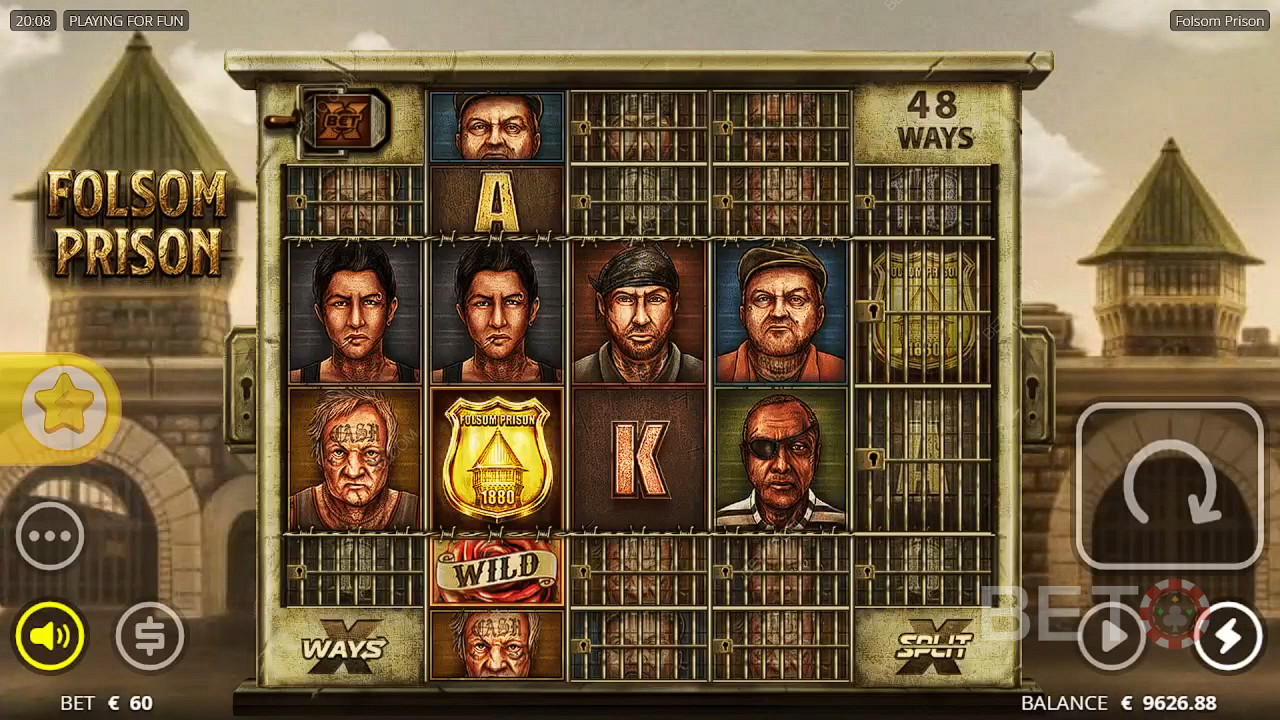This screenshot has width=1280, height=720.
Task: Open the gold star bonus feature button
Action: click(64, 407)
